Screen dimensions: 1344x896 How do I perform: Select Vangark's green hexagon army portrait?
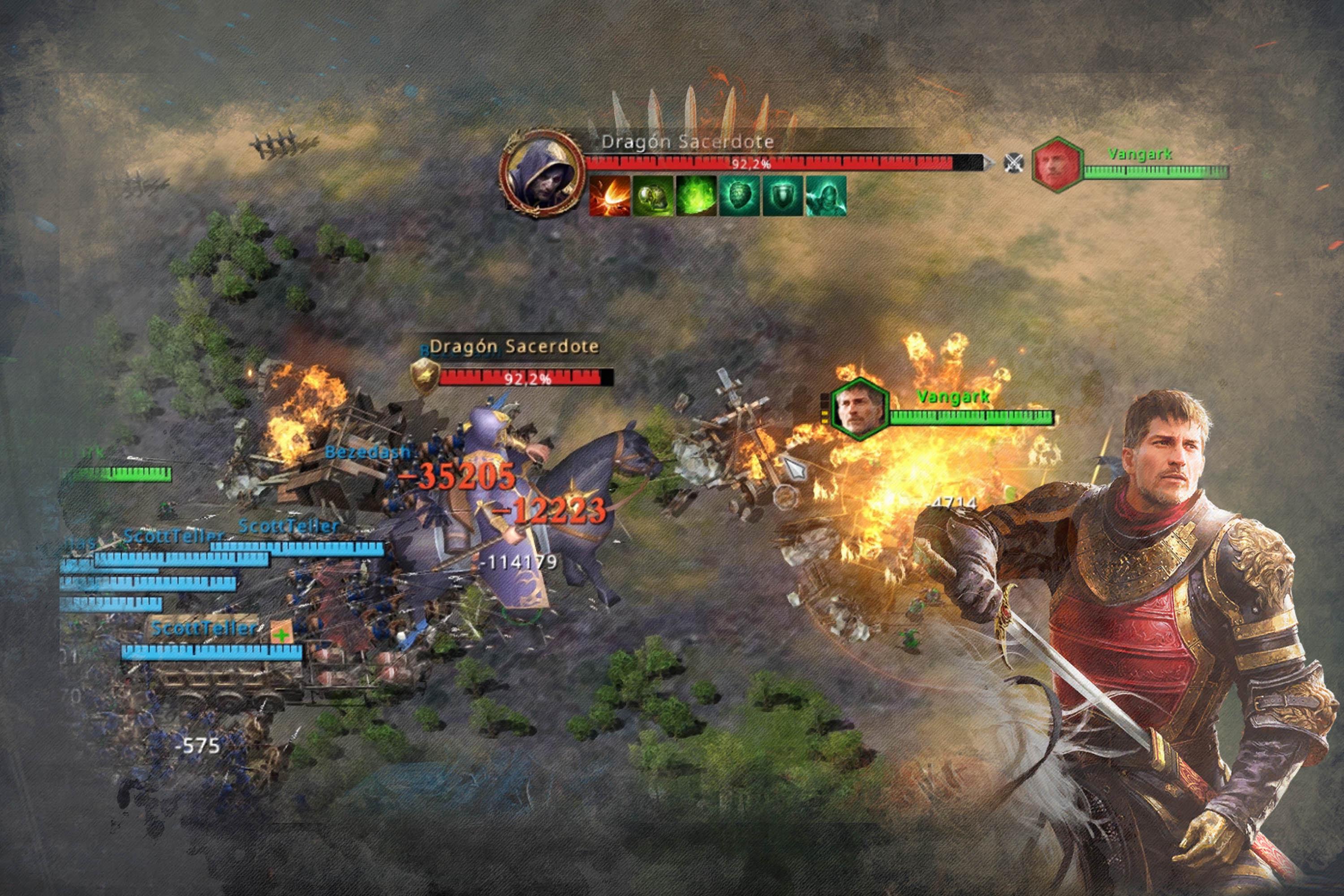coord(859,409)
